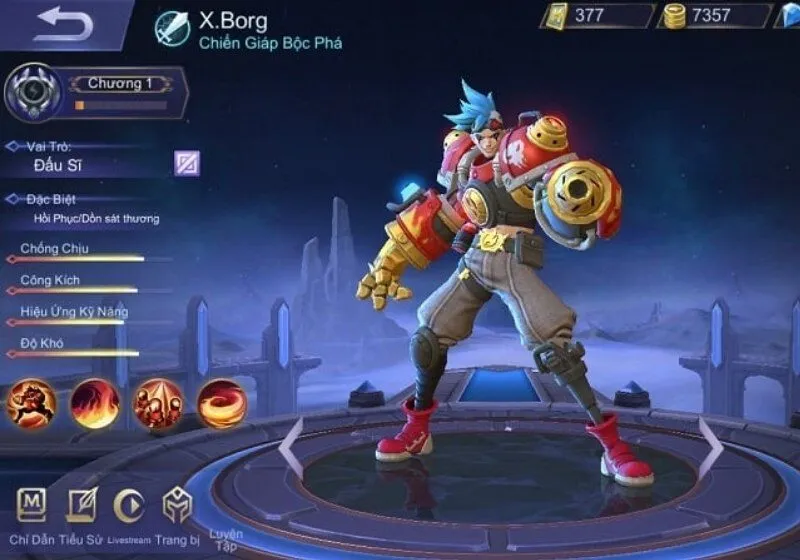Click the sword icon beside X.Borg's name
This screenshot has height=560, width=800.
[x=172, y=28]
